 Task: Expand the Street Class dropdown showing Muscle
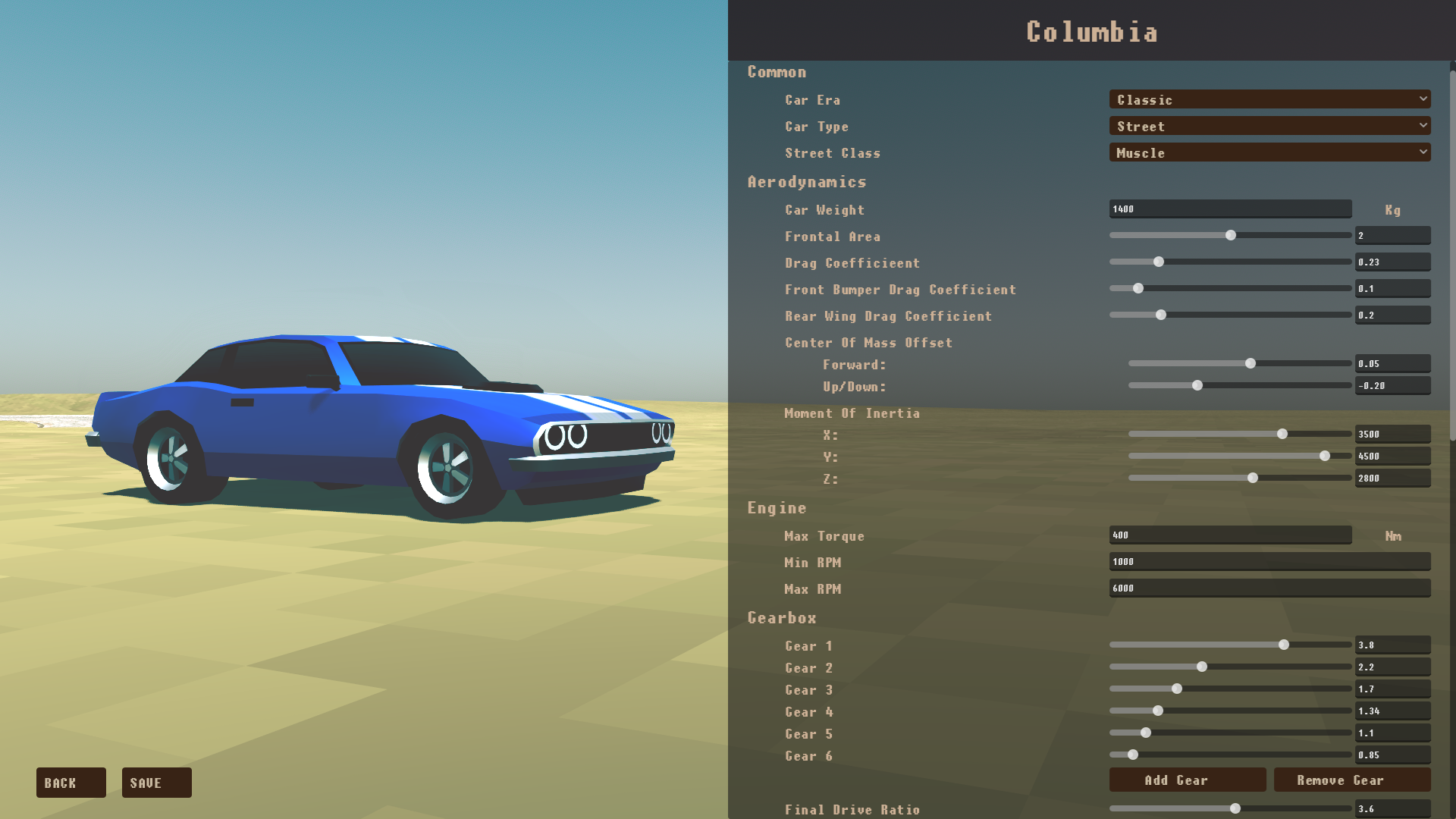click(x=1269, y=152)
